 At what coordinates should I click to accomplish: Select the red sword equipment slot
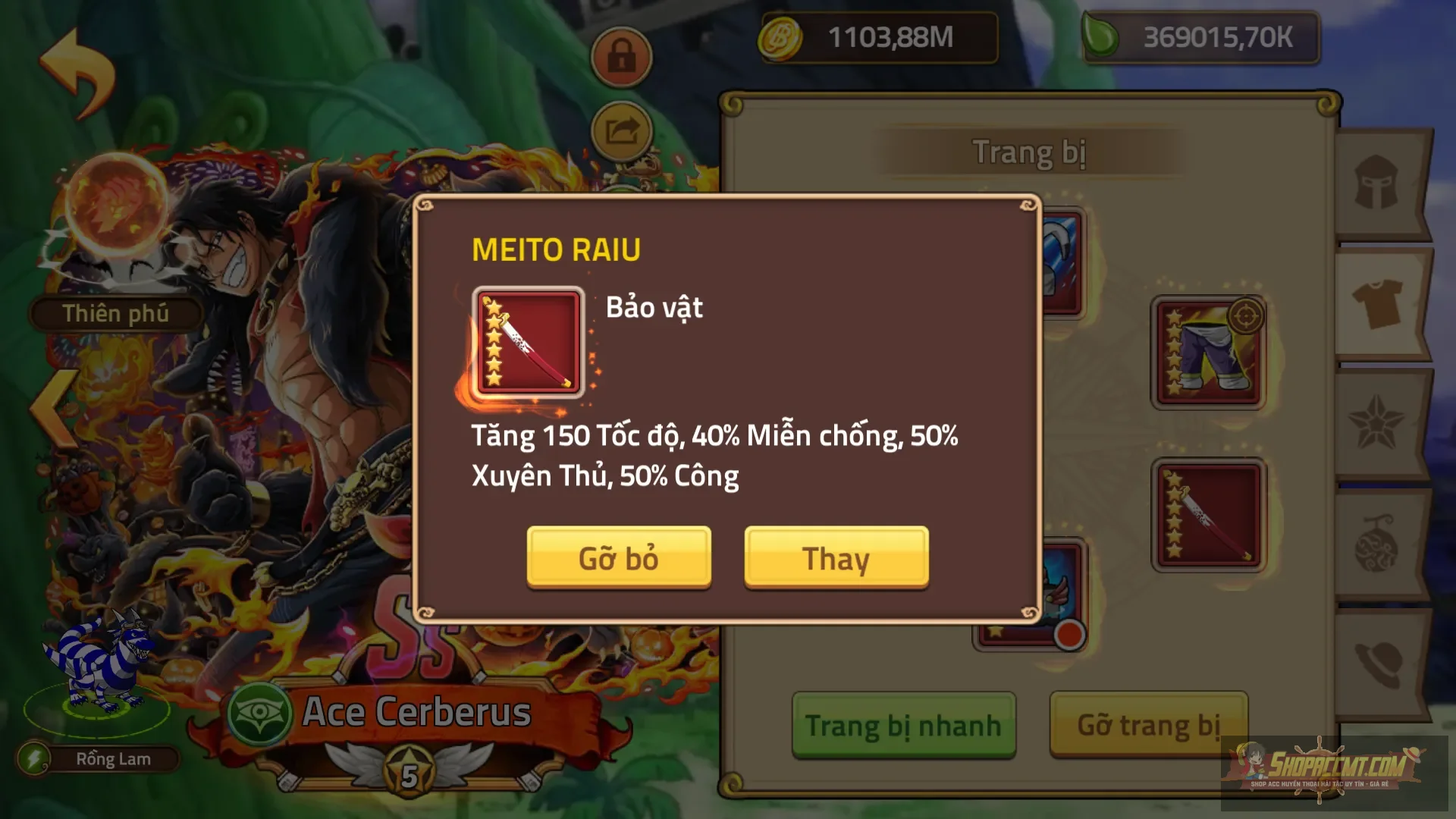[1208, 516]
